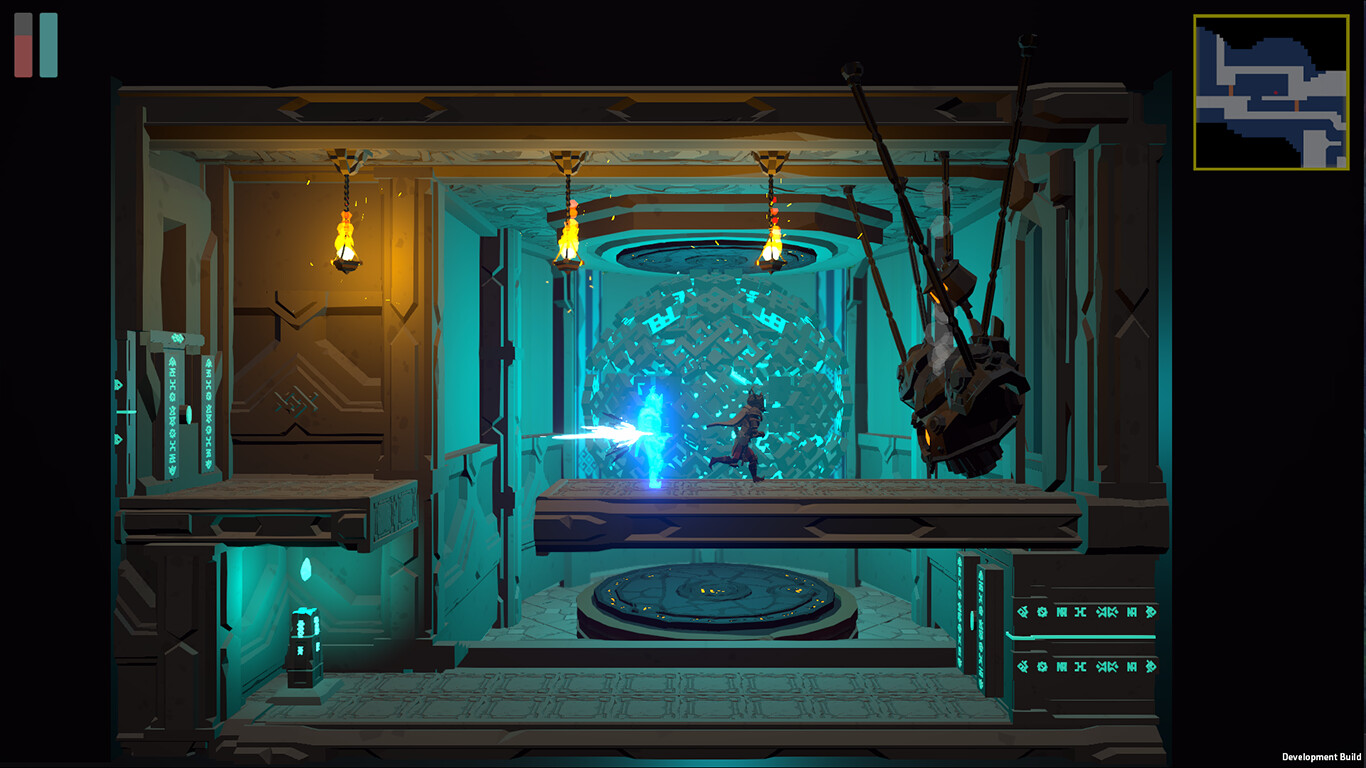The height and width of the screenshot is (768, 1366).
Task: Click the red player dot on the minimap
Action: (x=1275, y=92)
